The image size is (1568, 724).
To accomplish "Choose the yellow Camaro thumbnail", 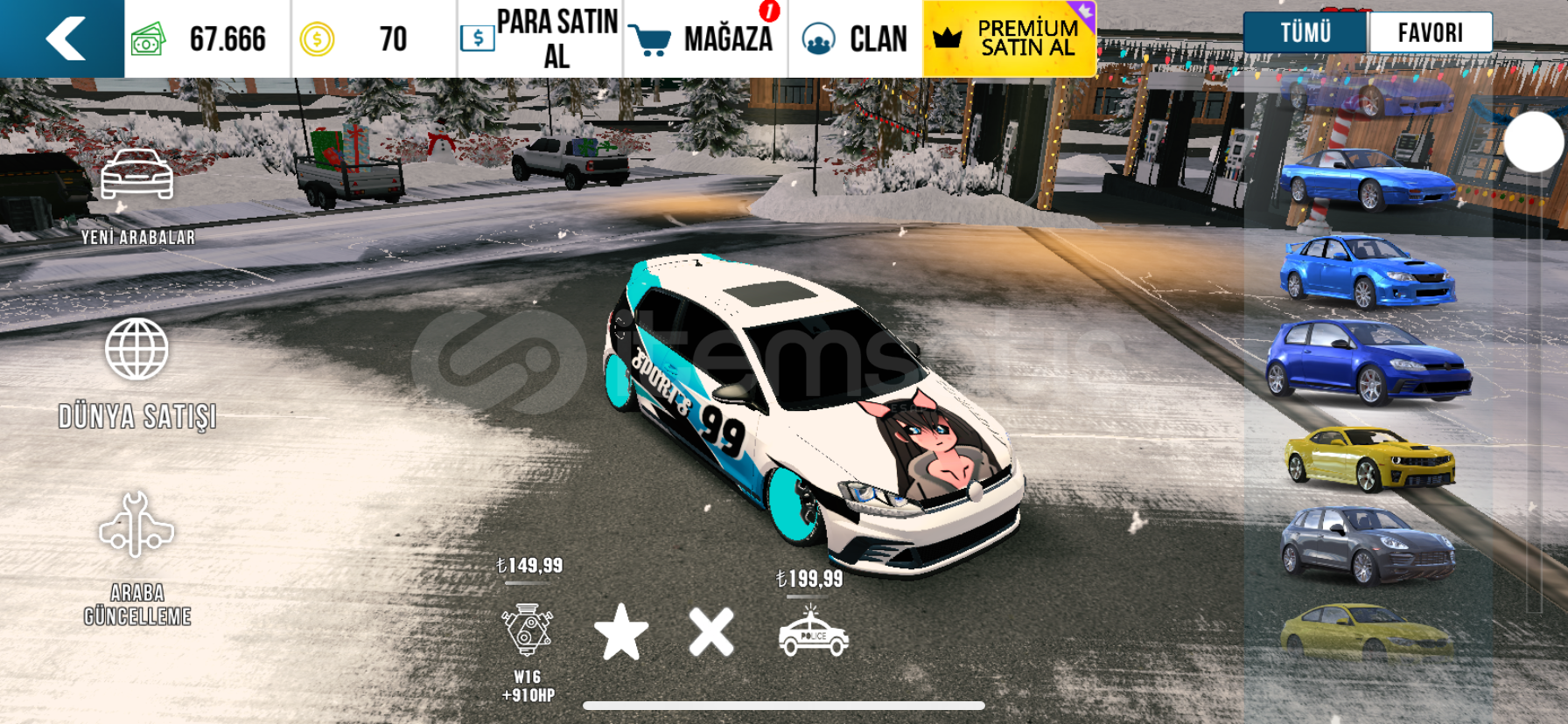I will pyautogui.click(x=1368, y=457).
